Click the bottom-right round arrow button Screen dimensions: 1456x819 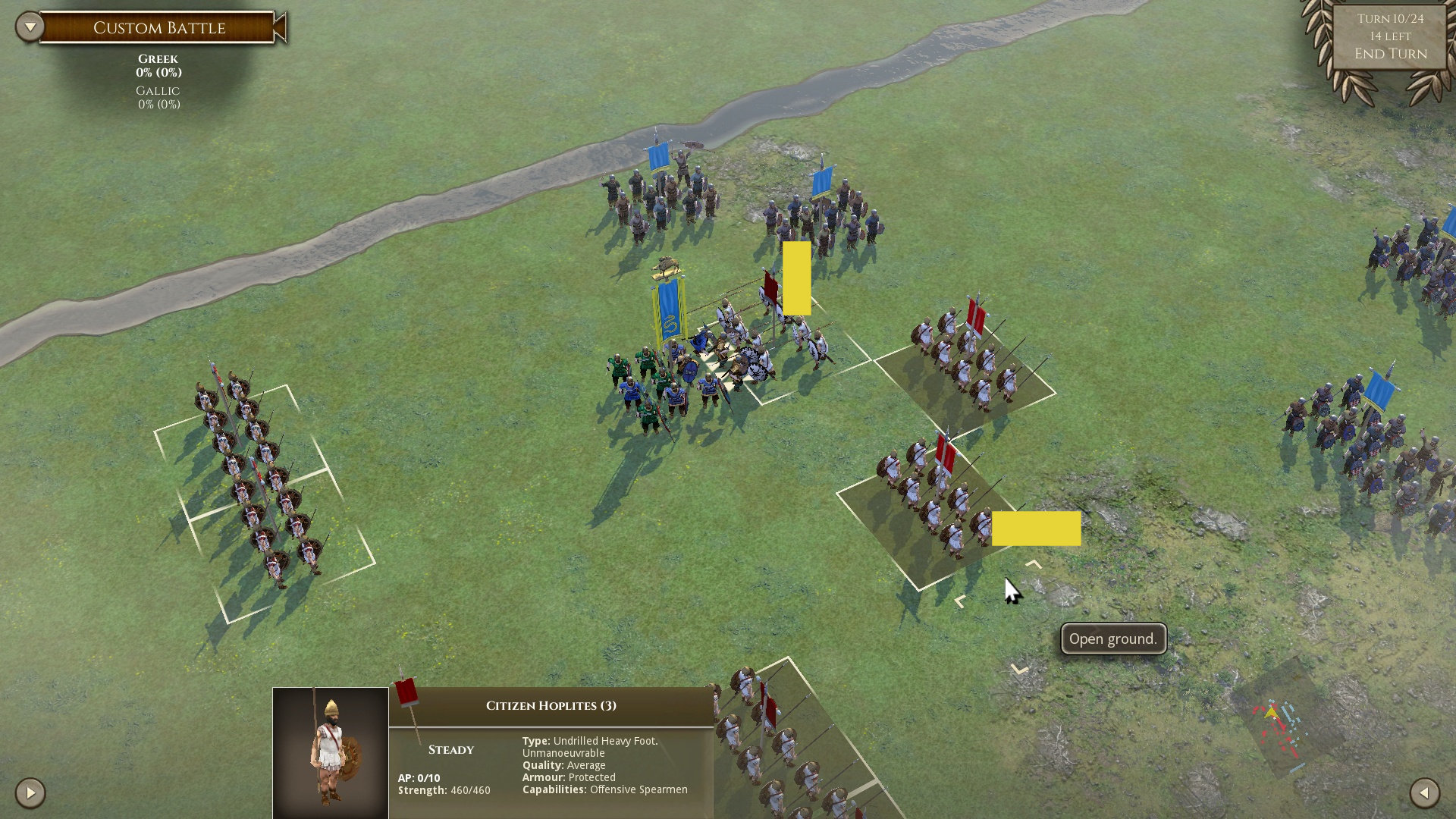tap(1424, 793)
